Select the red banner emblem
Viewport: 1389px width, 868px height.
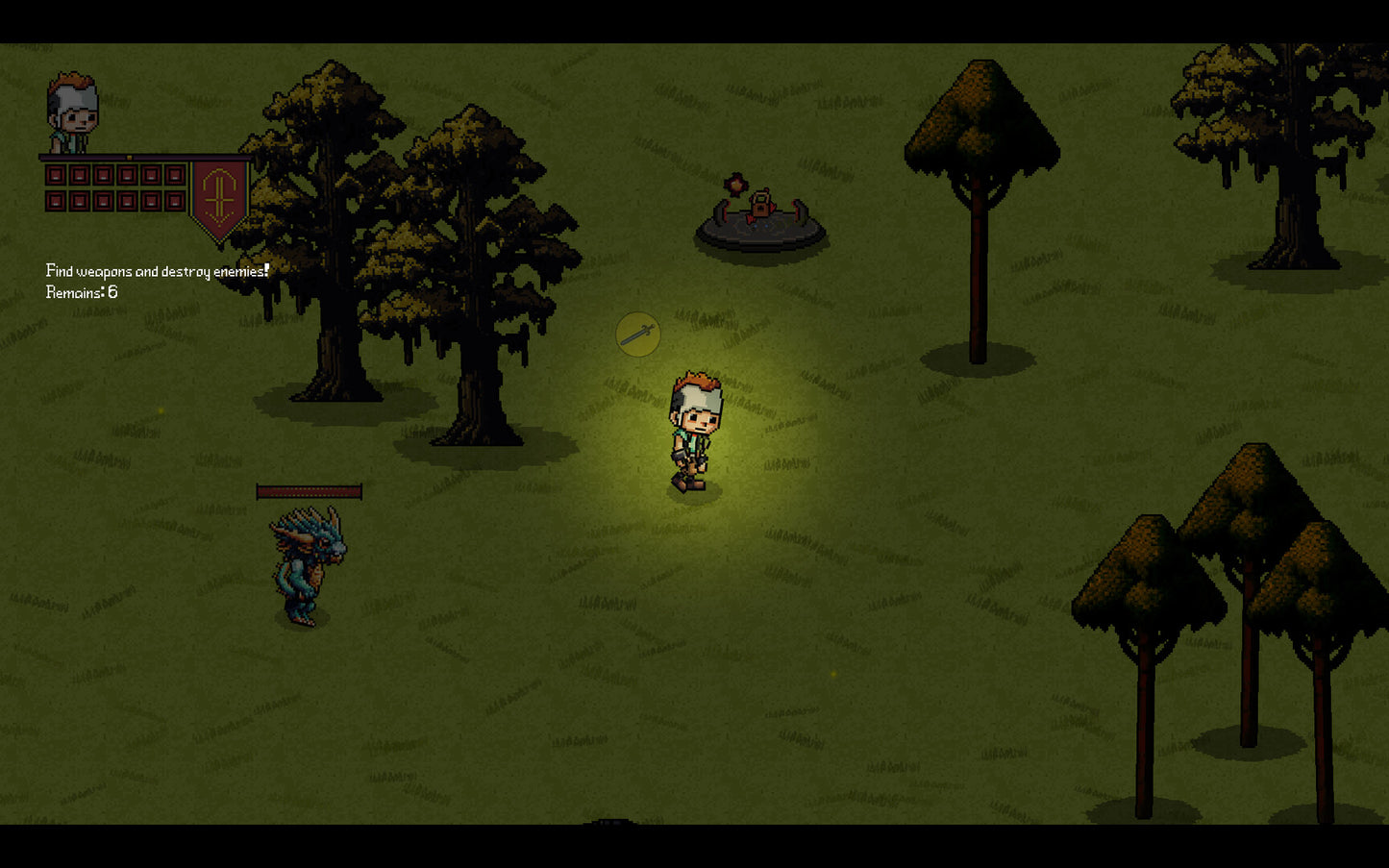tap(219, 197)
